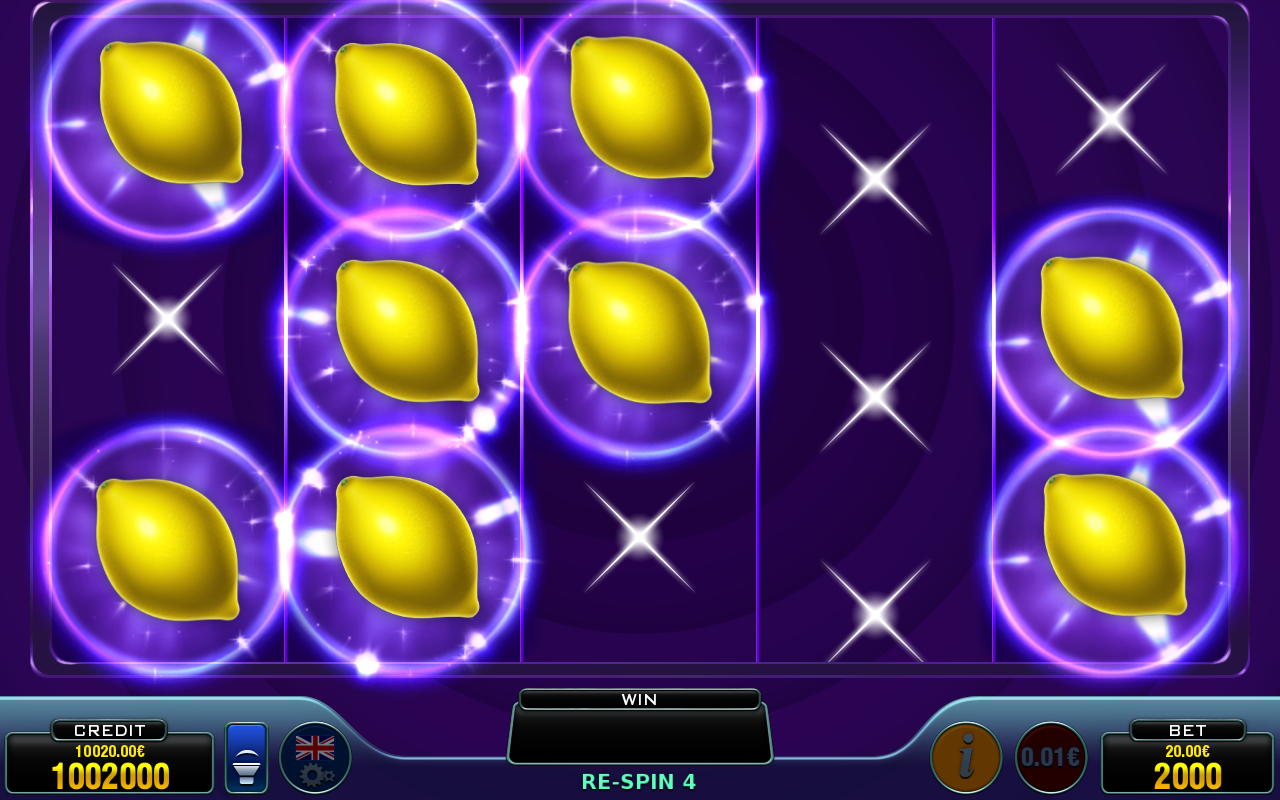The width and height of the screenshot is (1280, 800).
Task: Click the star on the first reel middle row
Action: [166, 318]
